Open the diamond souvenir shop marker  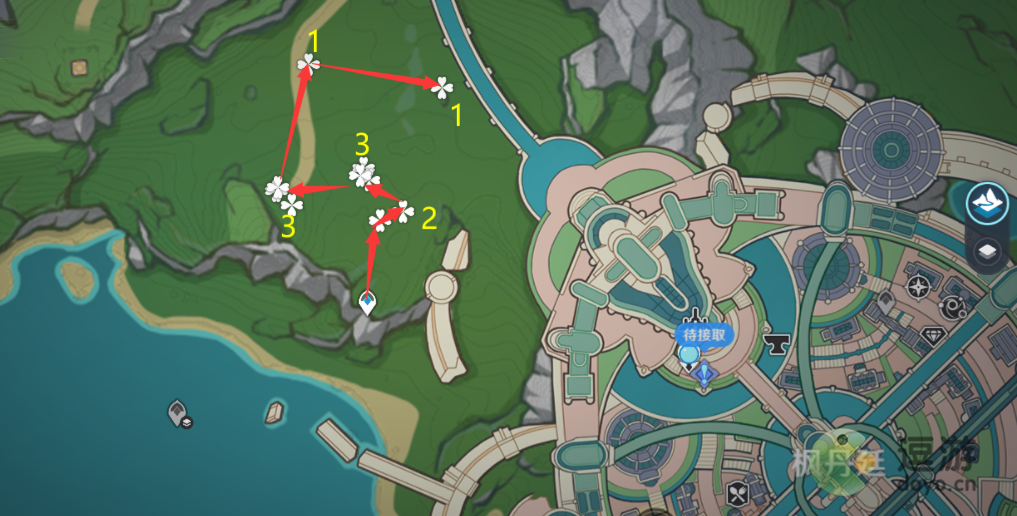(x=936, y=336)
